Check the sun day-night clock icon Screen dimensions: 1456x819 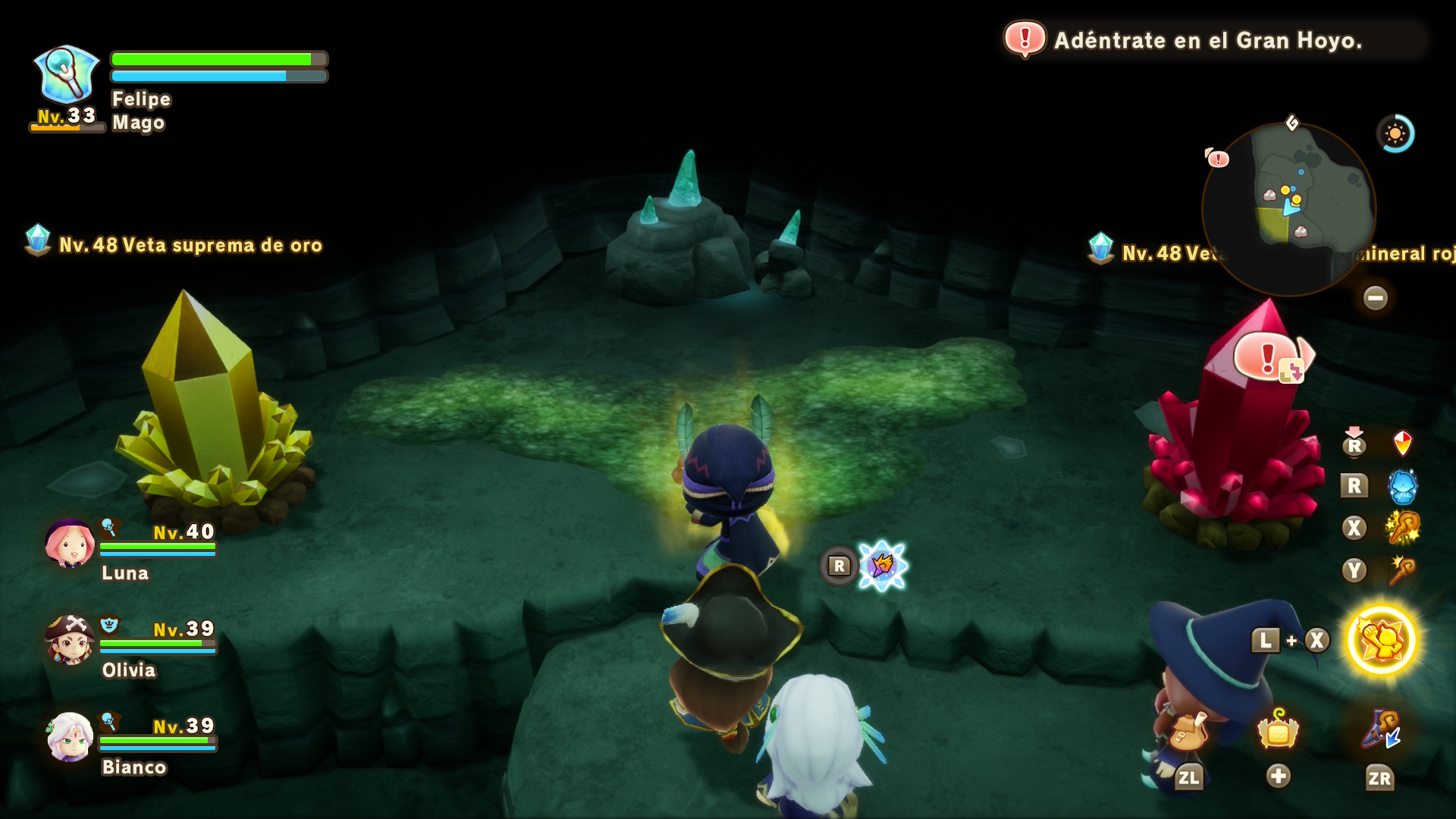(1395, 134)
